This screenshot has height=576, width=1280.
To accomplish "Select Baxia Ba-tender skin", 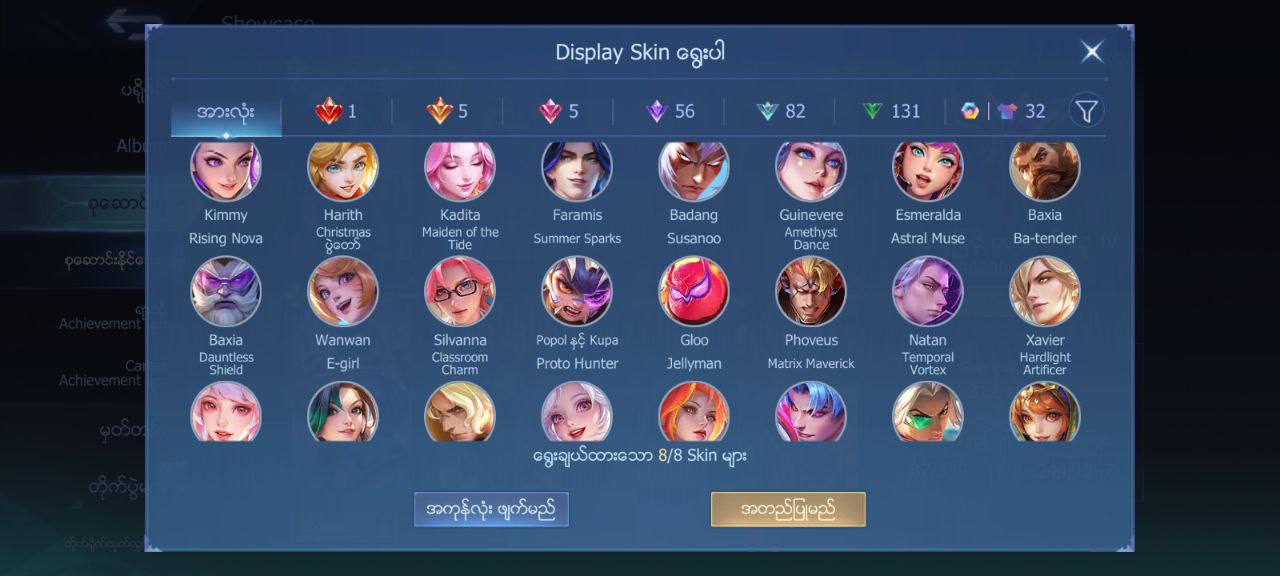I will 1045,170.
